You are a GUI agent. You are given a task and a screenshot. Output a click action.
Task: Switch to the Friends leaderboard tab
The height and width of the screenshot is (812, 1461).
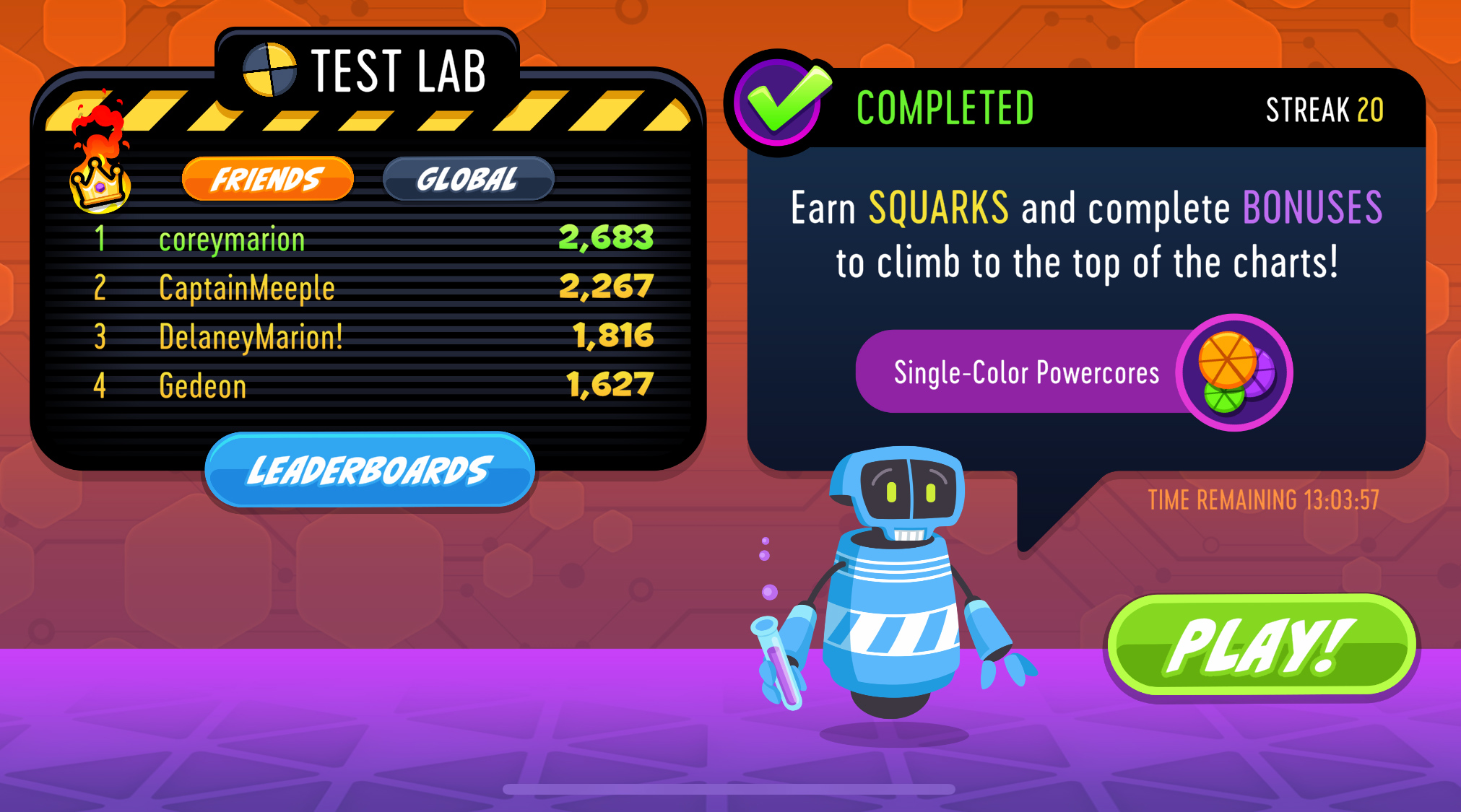(267, 178)
